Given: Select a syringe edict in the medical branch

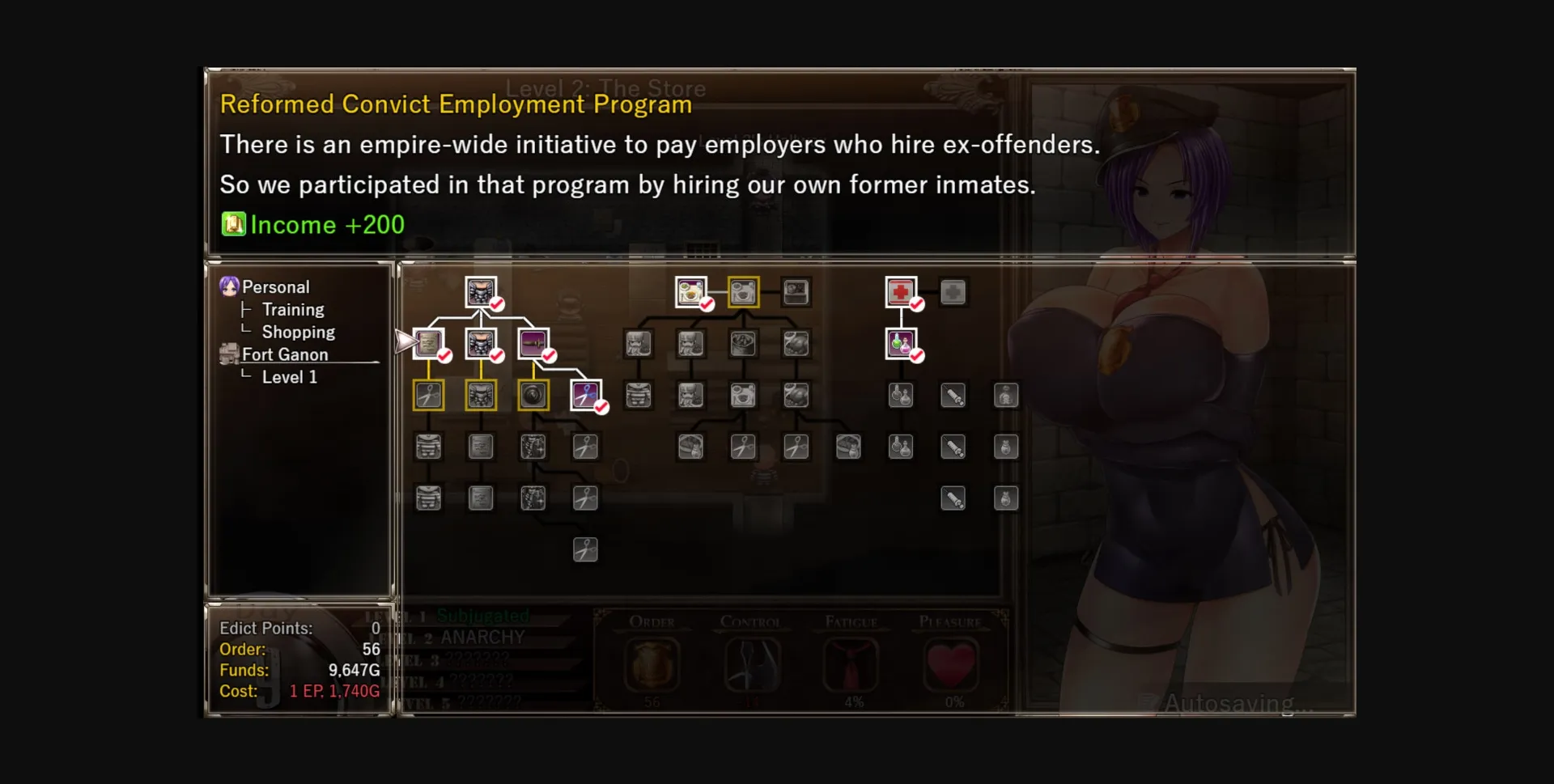Looking at the screenshot, I should [x=955, y=396].
